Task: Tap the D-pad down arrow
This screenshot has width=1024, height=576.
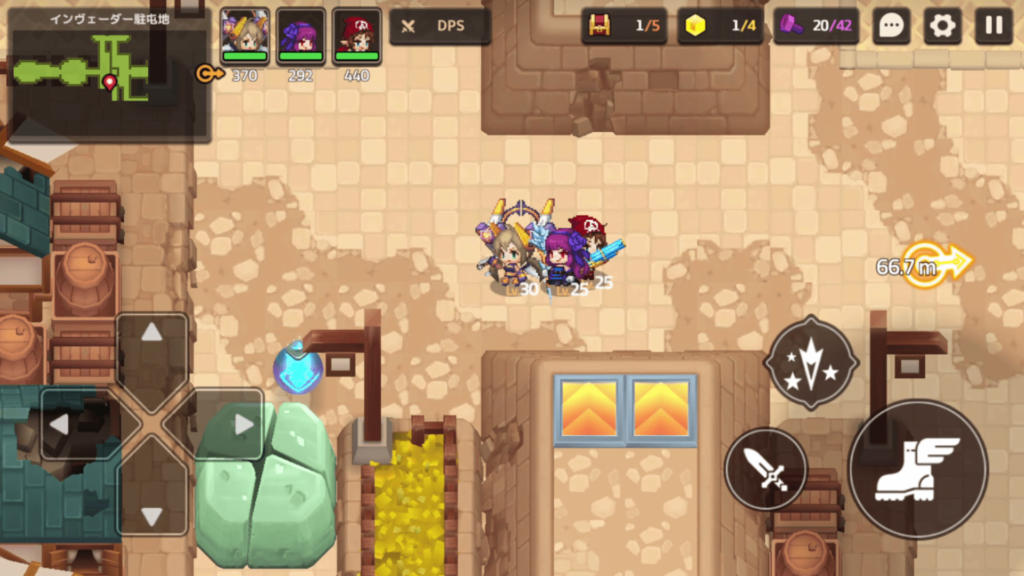Action: coord(152,514)
